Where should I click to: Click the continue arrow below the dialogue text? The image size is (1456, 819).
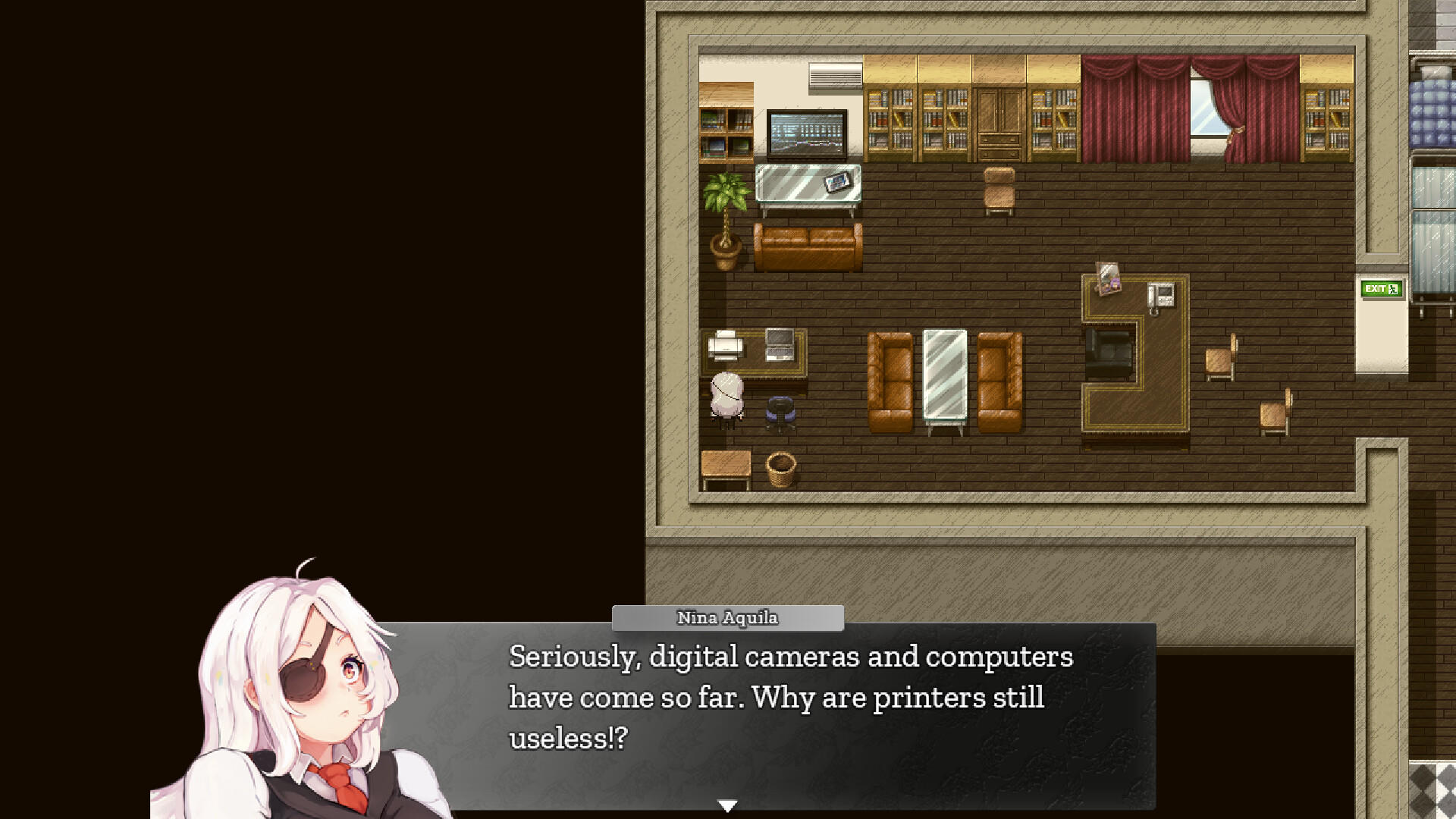point(727,806)
